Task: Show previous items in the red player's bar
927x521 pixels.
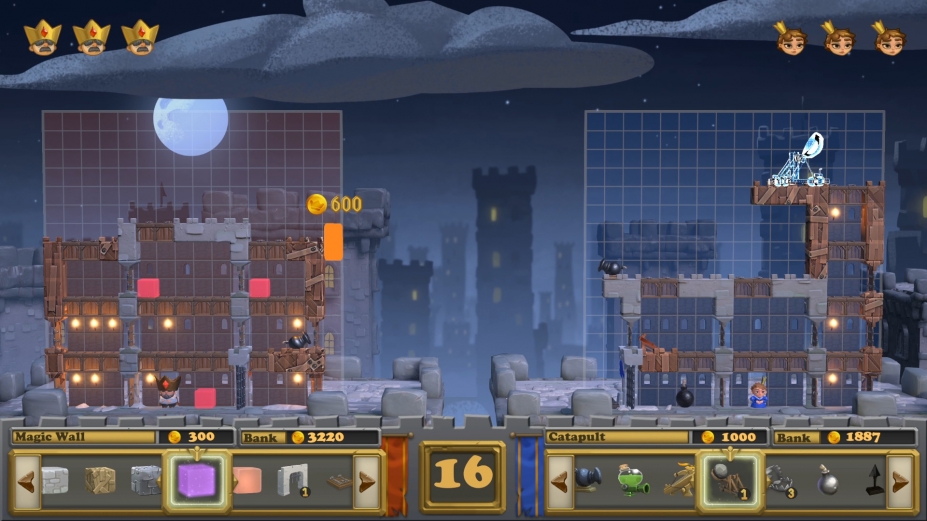Action: 24,481
